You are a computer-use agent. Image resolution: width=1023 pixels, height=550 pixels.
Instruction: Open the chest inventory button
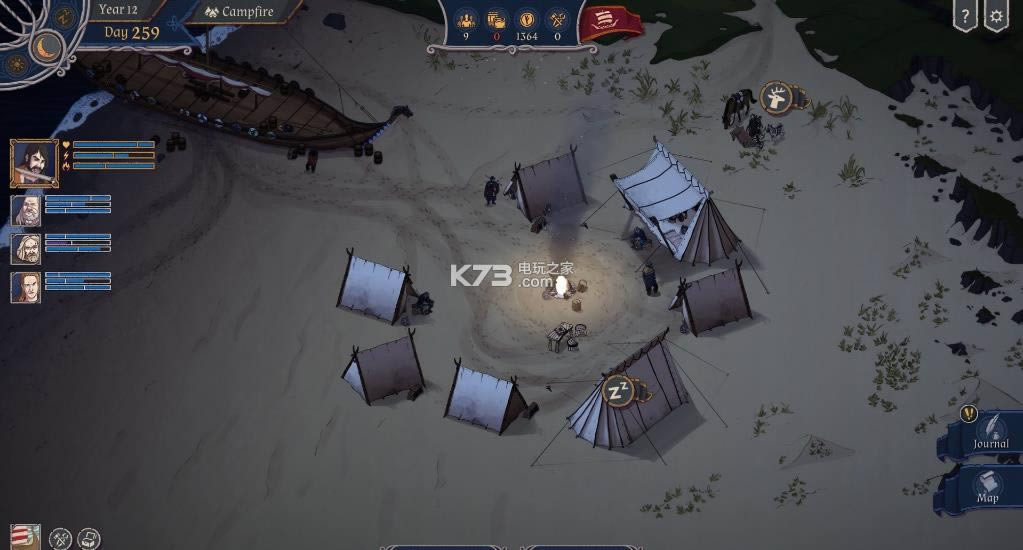pos(88,538)
